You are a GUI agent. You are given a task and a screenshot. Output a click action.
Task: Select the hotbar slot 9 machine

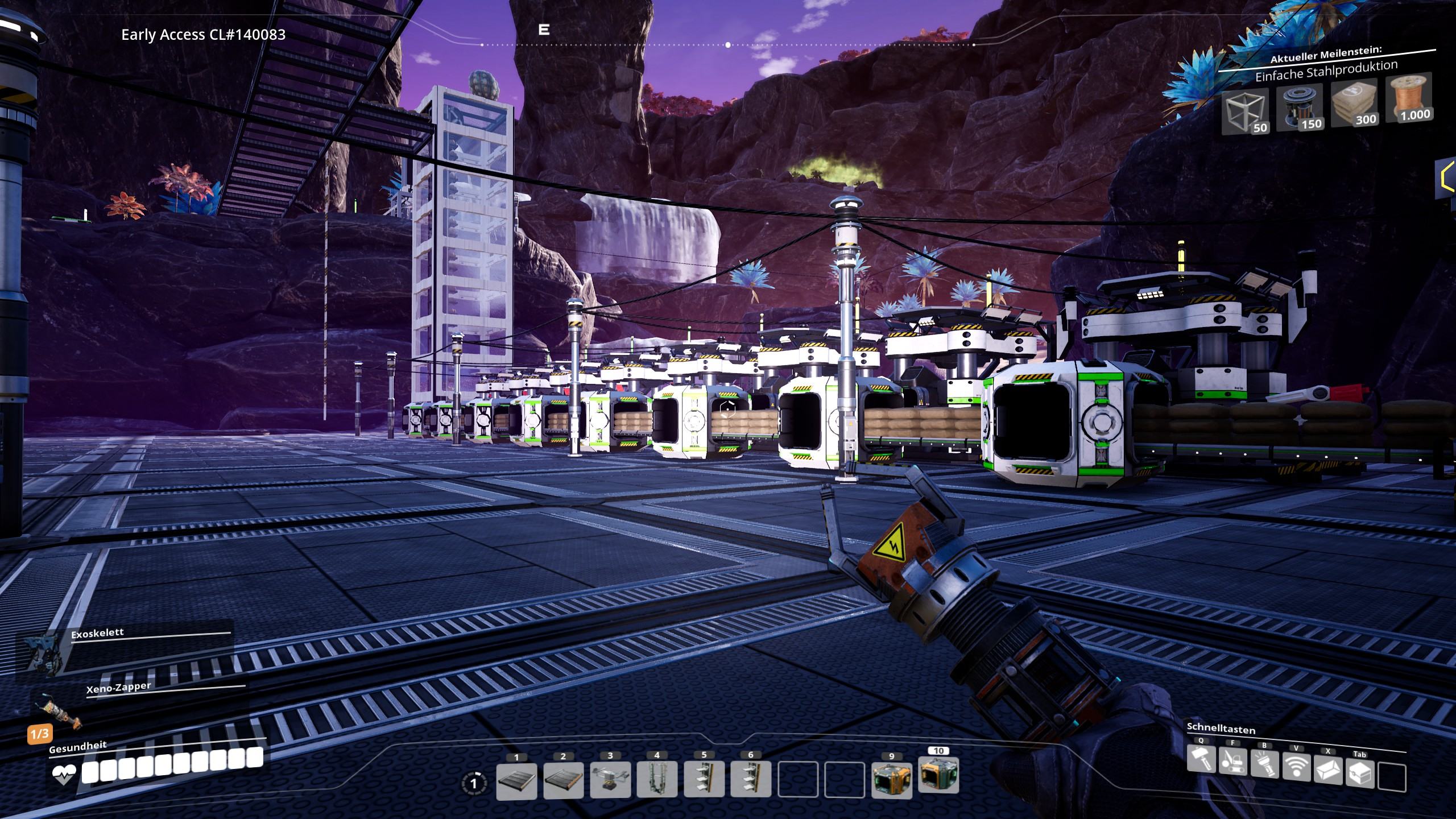(891, 780)
